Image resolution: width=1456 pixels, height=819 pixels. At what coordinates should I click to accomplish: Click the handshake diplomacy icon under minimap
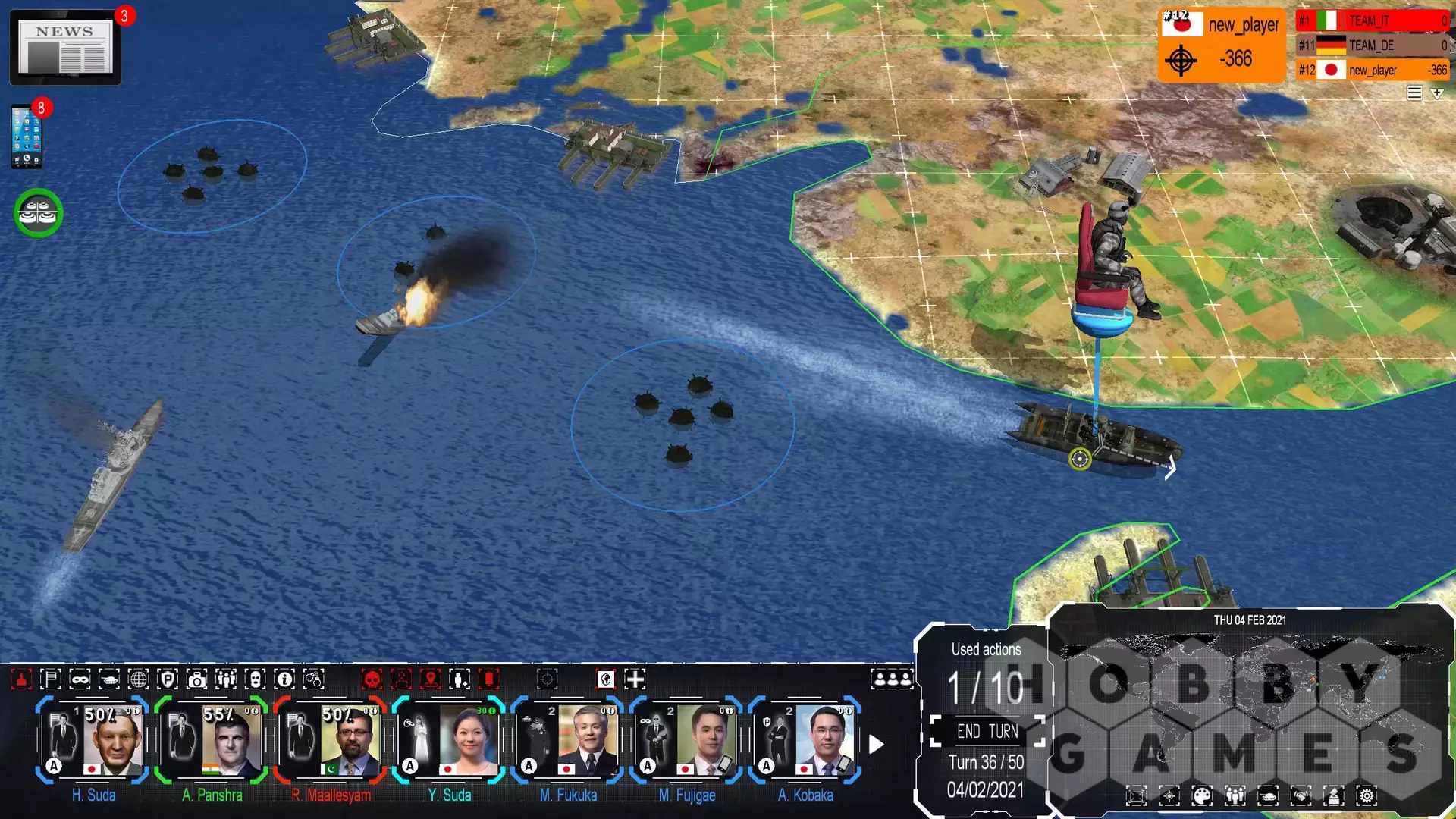point(1301,796)
